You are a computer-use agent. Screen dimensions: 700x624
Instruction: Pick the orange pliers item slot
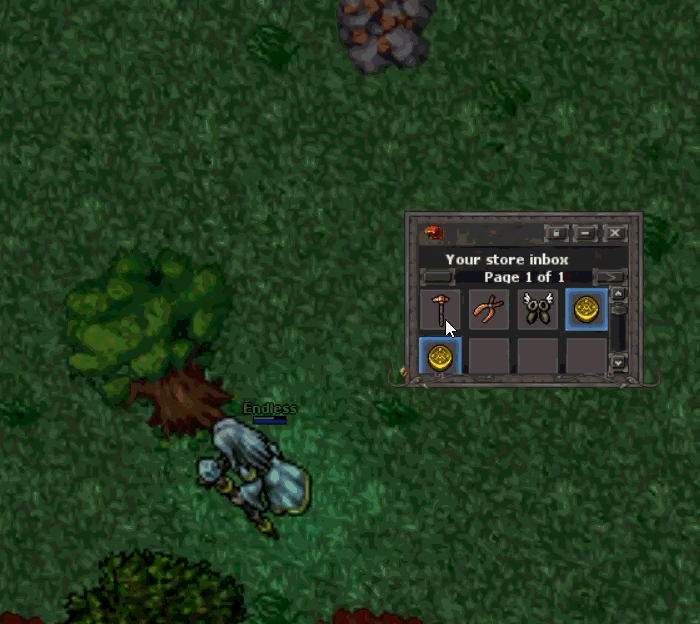[488, 309]
